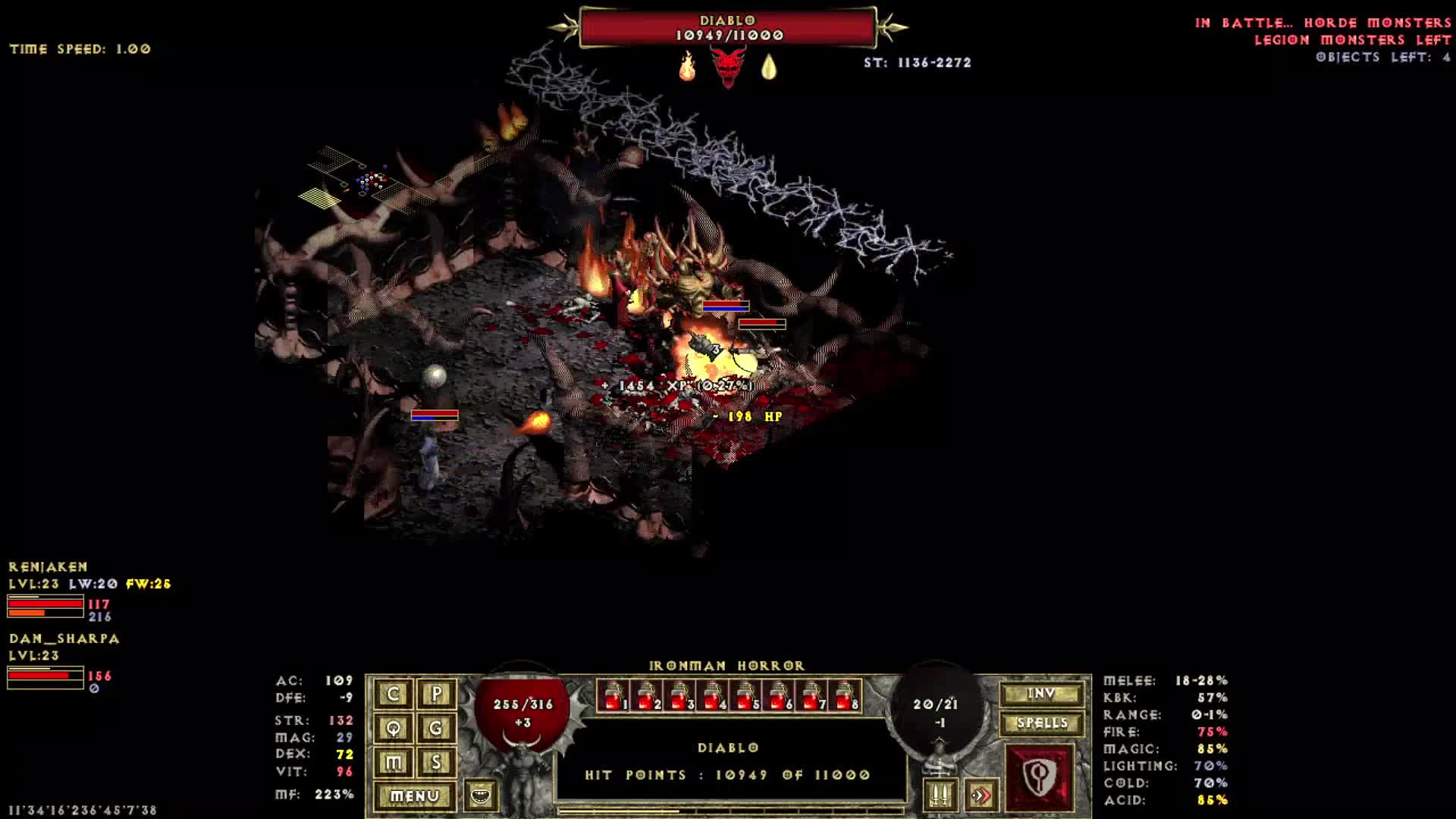The image size is (1456, 819).
Task: Select party member Renjaken's name
Action: click(49, 566)
